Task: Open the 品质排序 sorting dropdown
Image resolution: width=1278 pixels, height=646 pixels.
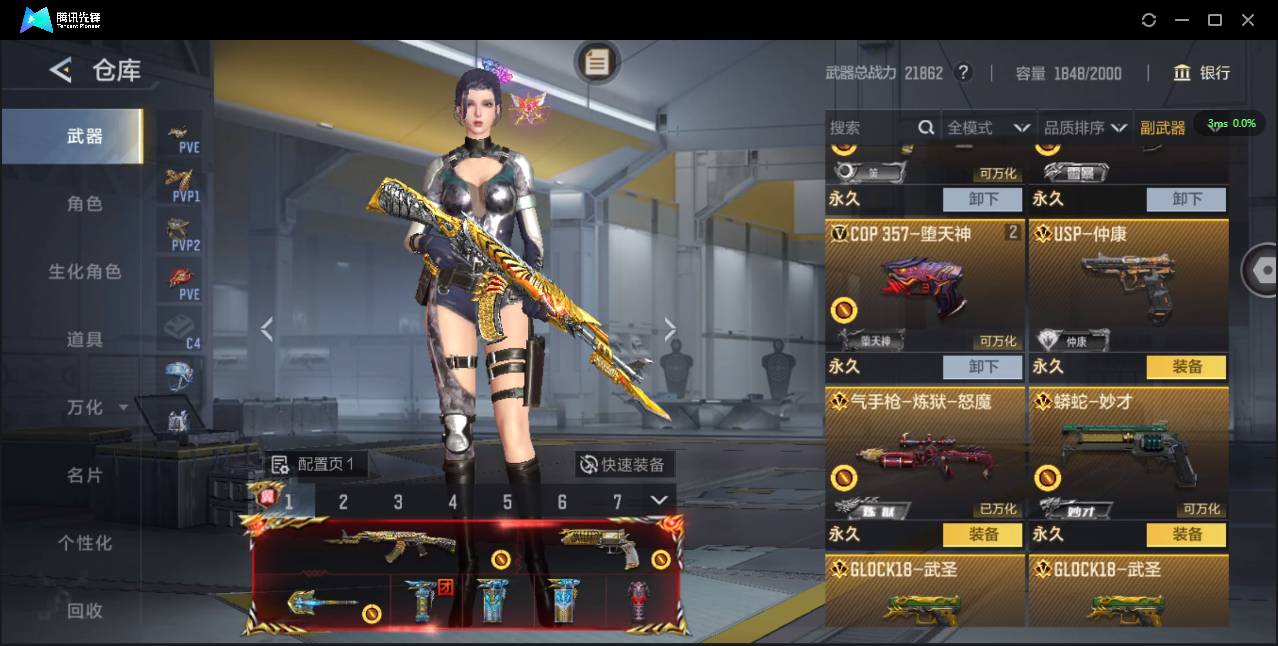Action: click(1085, 128)
